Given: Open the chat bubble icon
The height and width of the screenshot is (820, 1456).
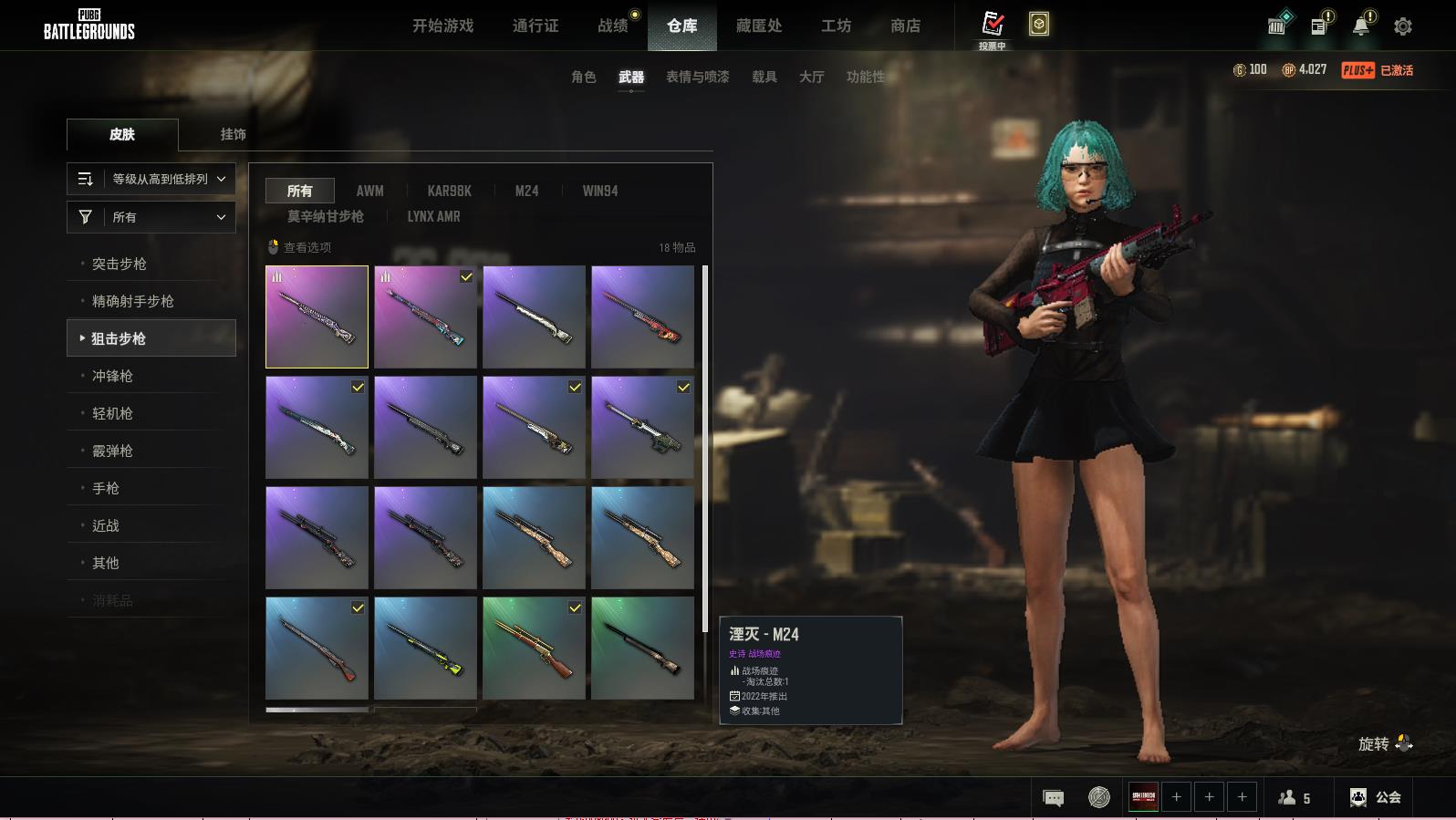Looking at the screenshot, I should tap(1053, 798).
